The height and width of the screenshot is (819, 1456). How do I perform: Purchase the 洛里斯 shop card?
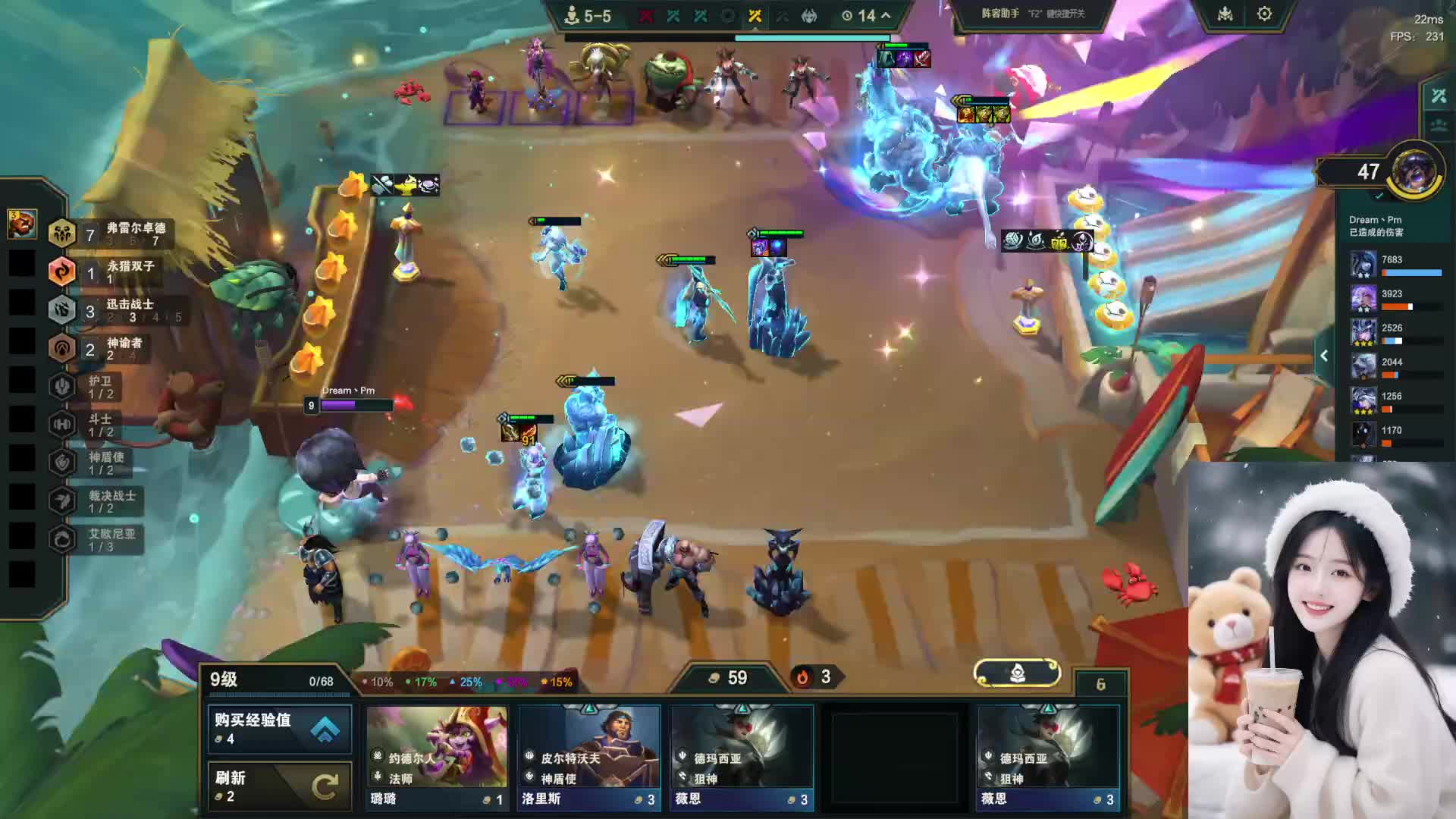tap(589, 757)
